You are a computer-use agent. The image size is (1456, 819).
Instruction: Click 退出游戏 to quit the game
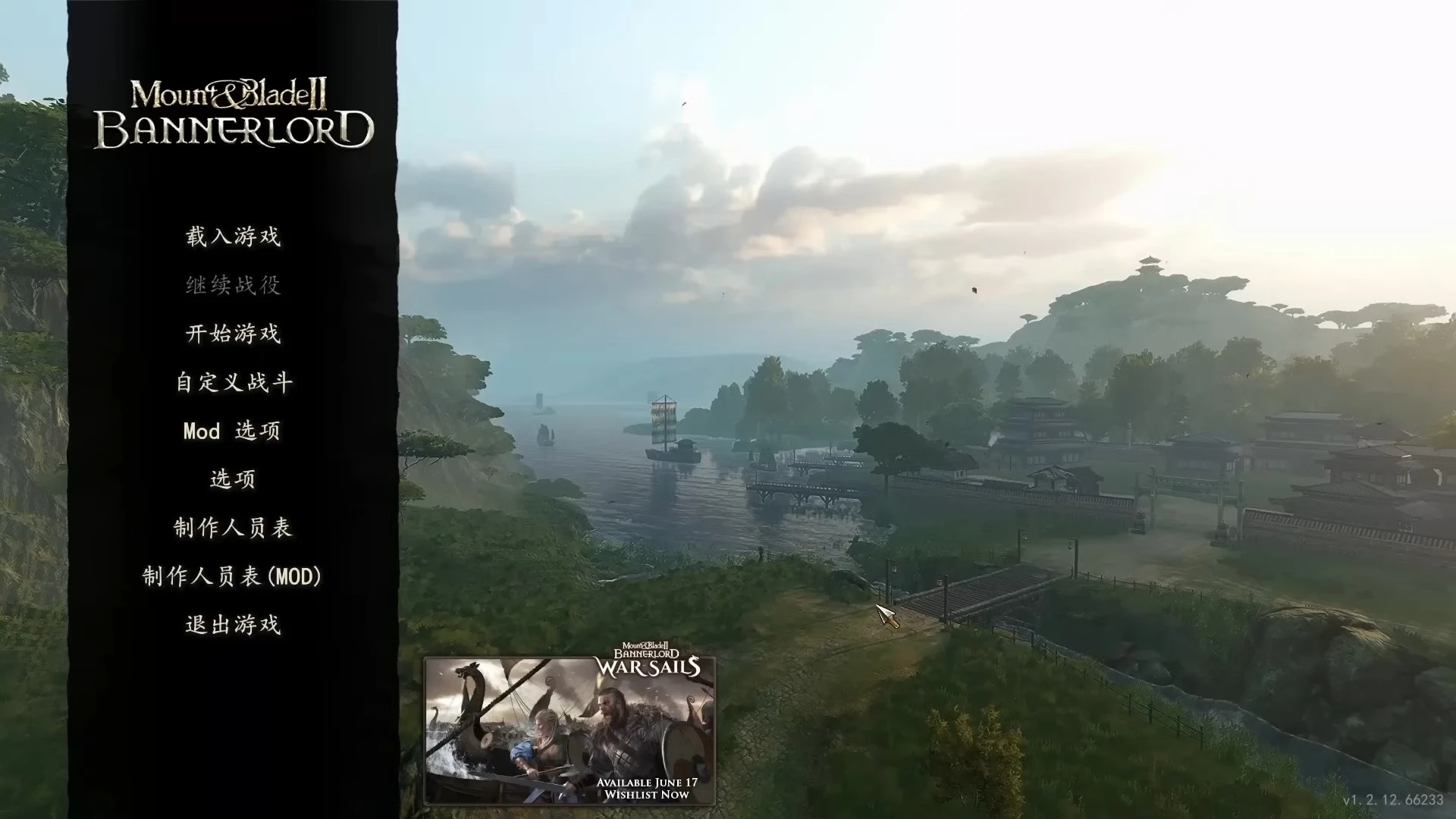click(x=231, y=625)
